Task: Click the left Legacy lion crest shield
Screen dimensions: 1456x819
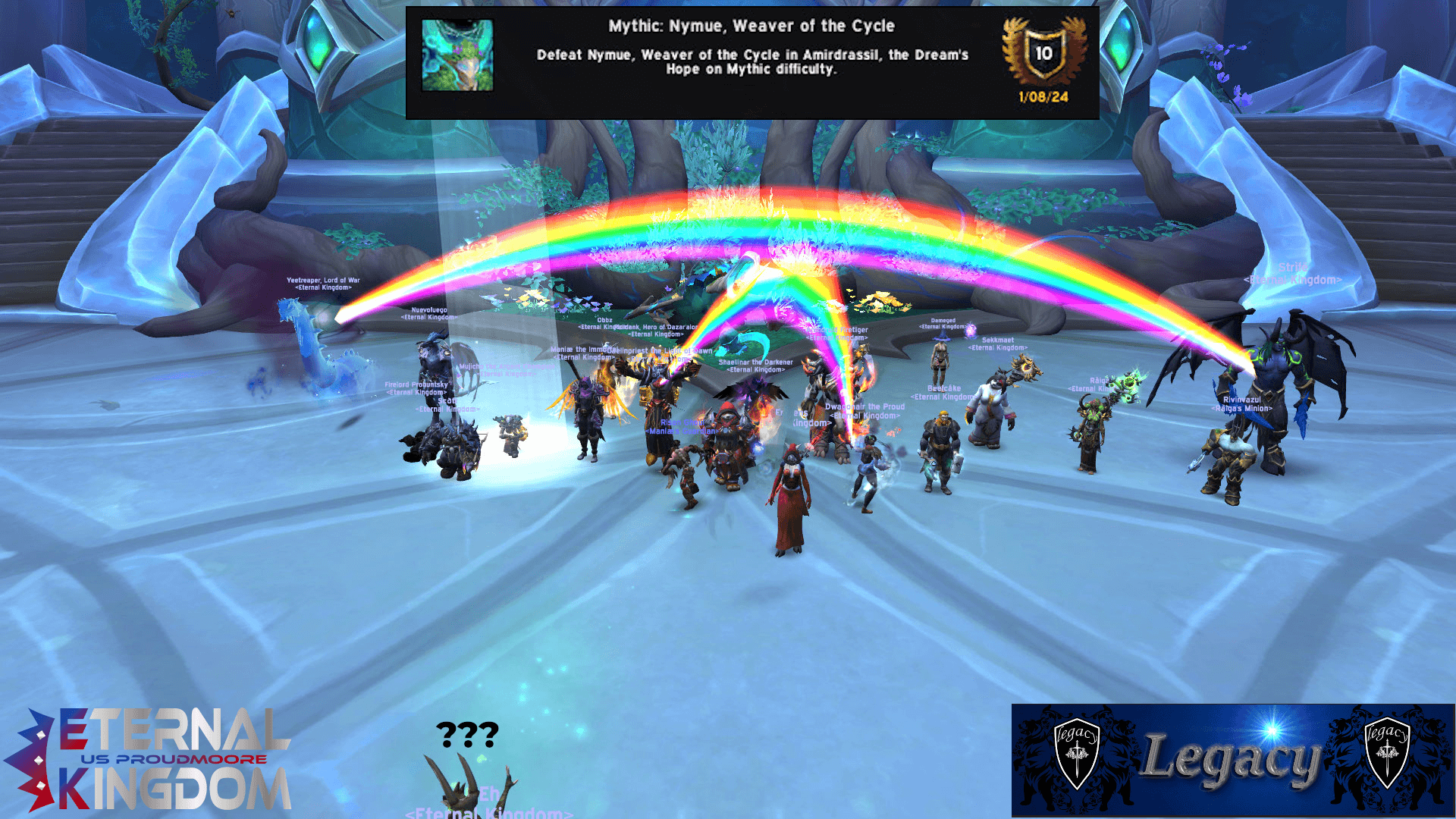Action: (x=1076, y=755)
